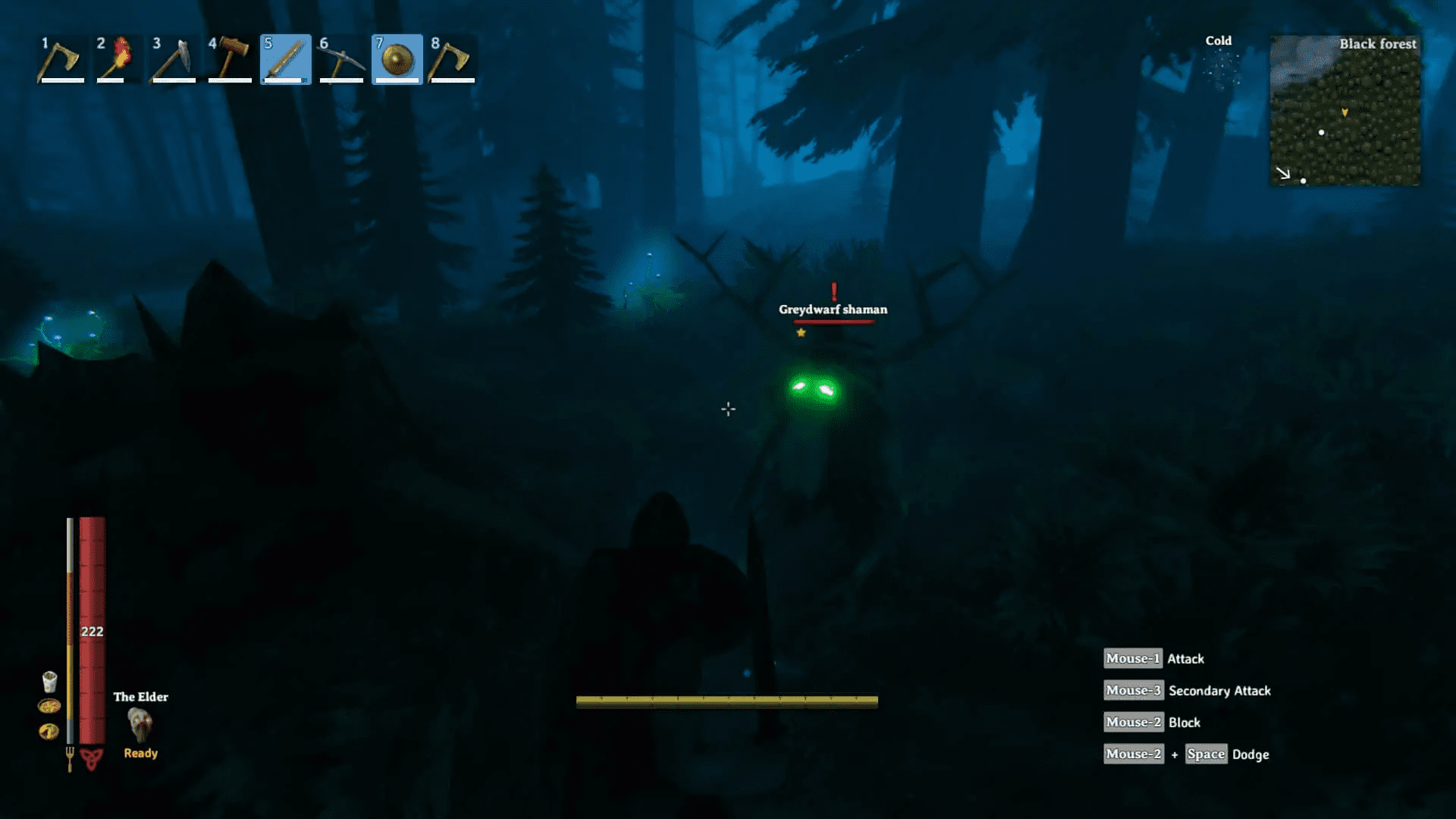The height and width of the screenshot is (819, 1456).
Task: Equip the bronze axe in hotbar slot 8
Action: tap(452, 59)
